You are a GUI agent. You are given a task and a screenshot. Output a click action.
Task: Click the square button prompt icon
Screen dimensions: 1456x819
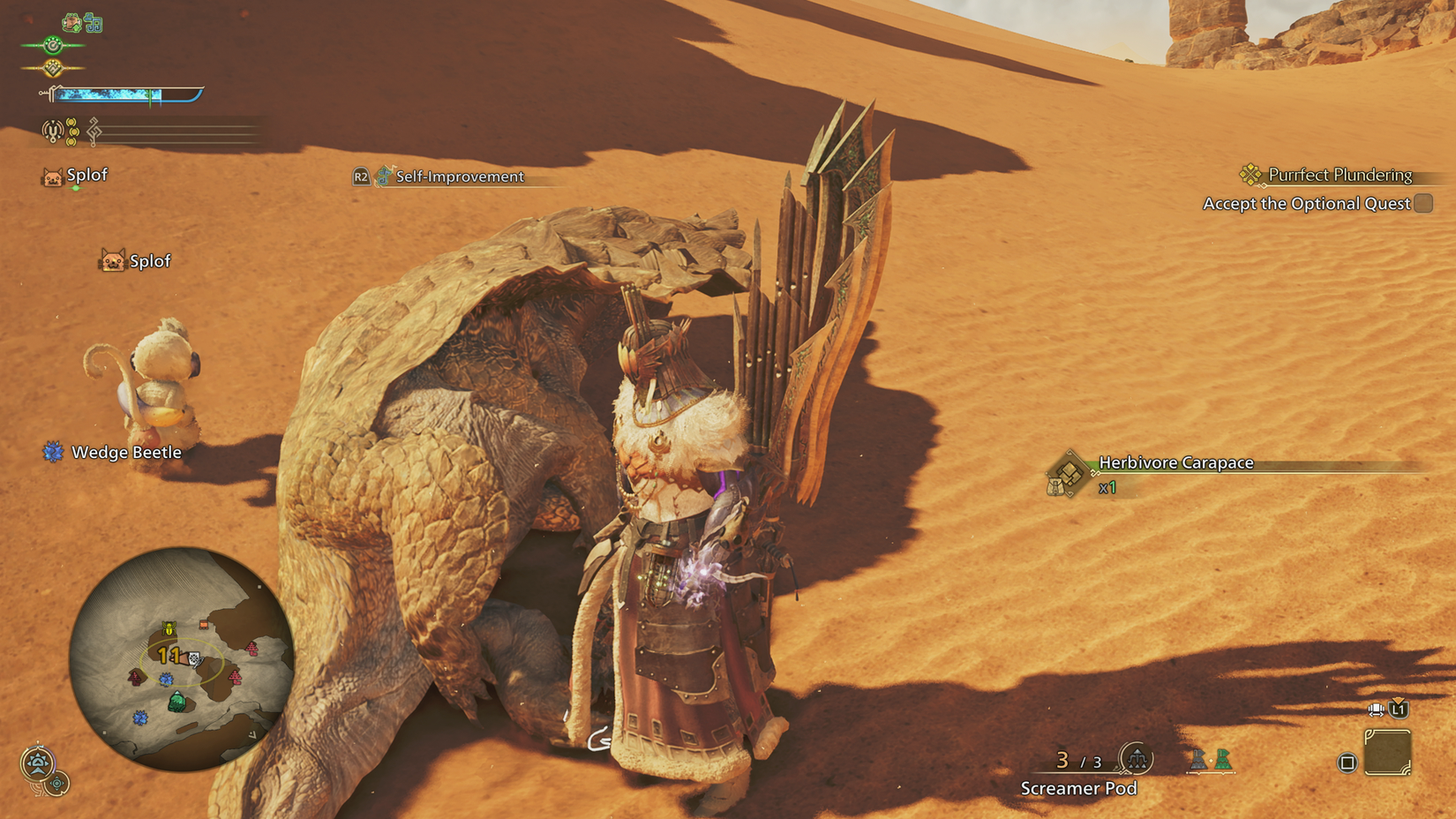[1346, 762]
